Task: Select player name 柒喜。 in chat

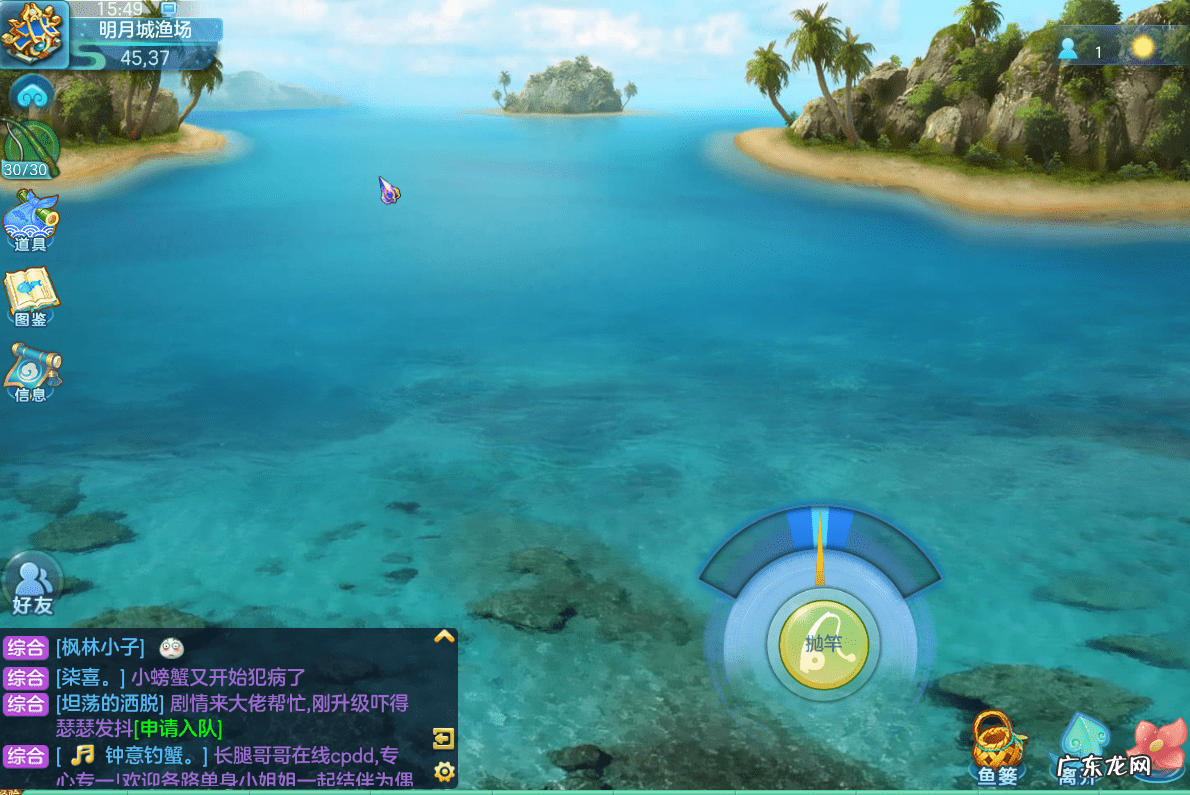Action: coord(90,677)
